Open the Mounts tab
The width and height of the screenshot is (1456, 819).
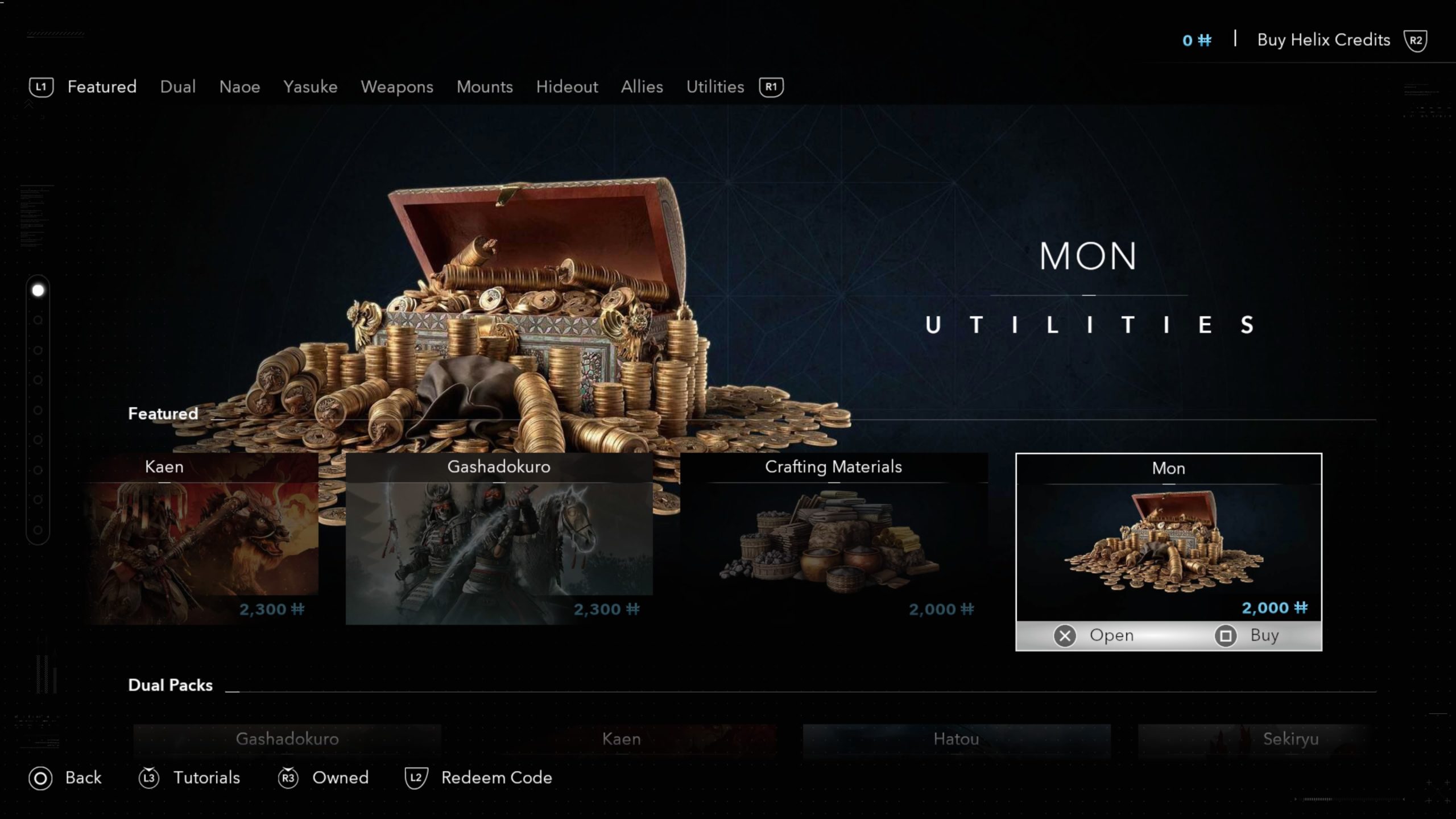[x=485, y=87]
